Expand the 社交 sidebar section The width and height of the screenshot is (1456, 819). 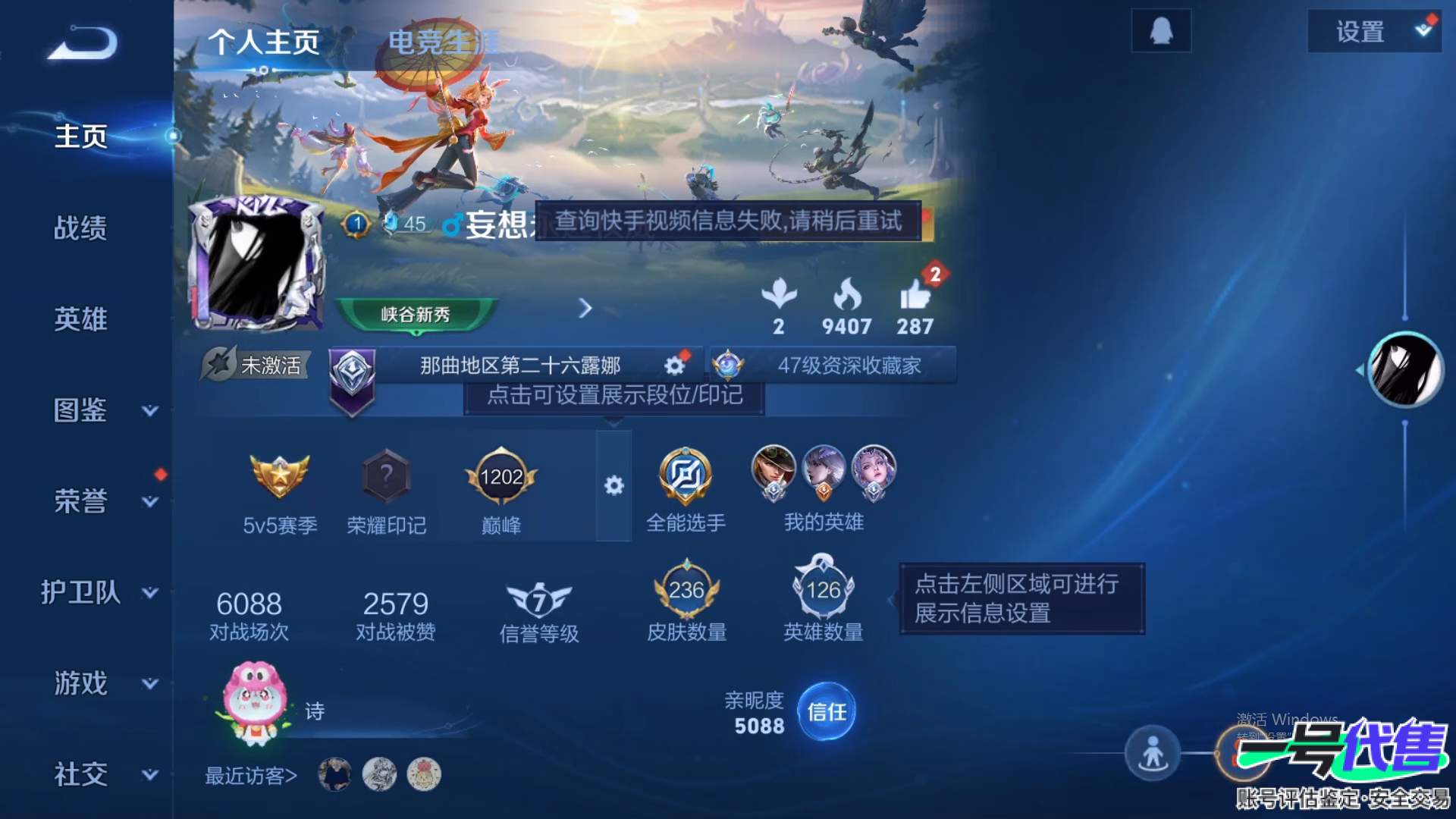(x=81, y=775)
